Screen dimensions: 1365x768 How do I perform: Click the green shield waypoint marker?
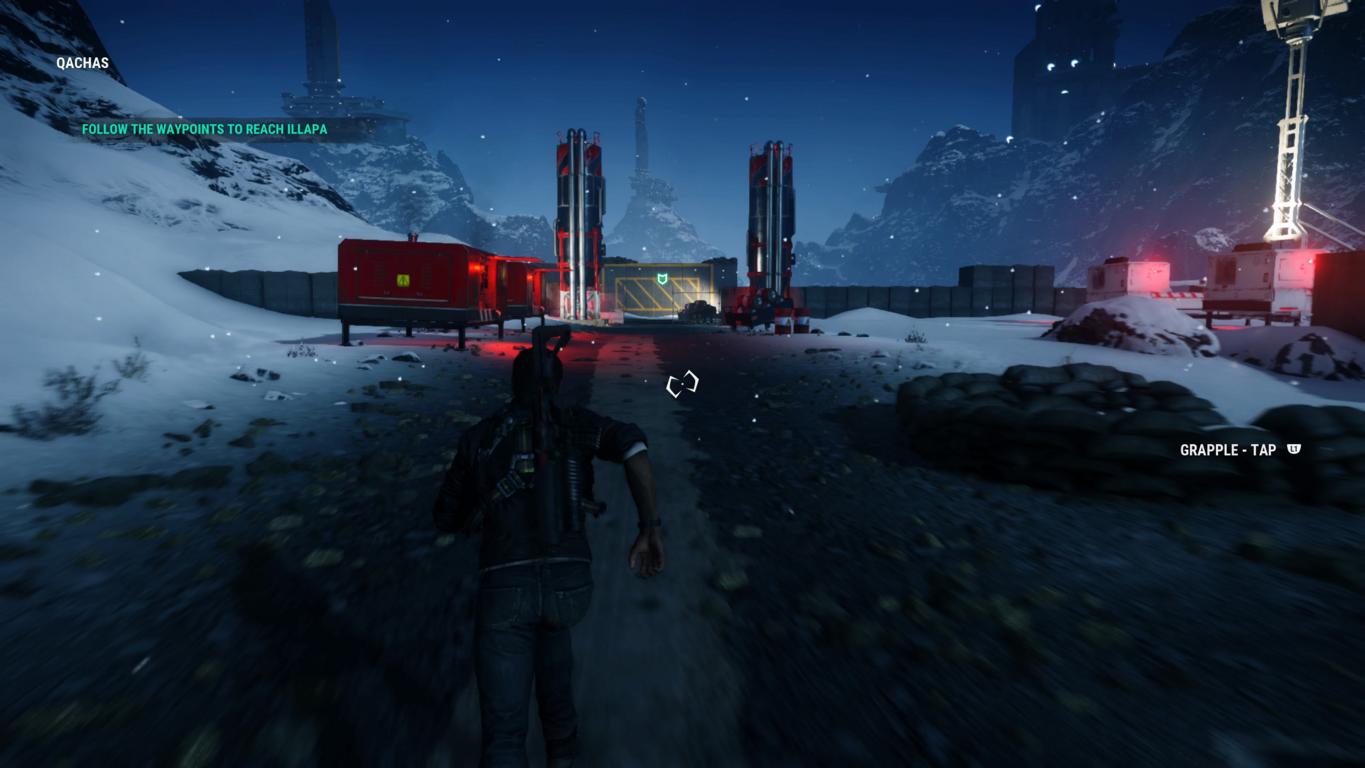click(661, 277)
